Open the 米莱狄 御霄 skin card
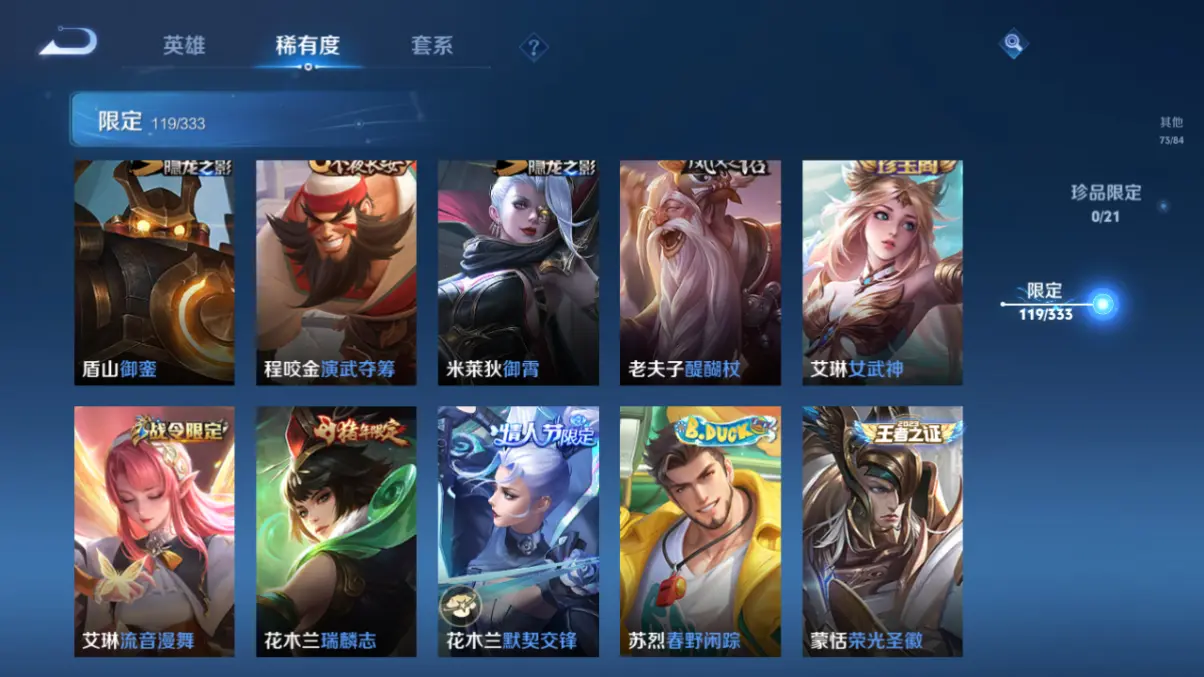Image resolution: width=1204 pixels, height=677 pixels. [x=519, y=272]
